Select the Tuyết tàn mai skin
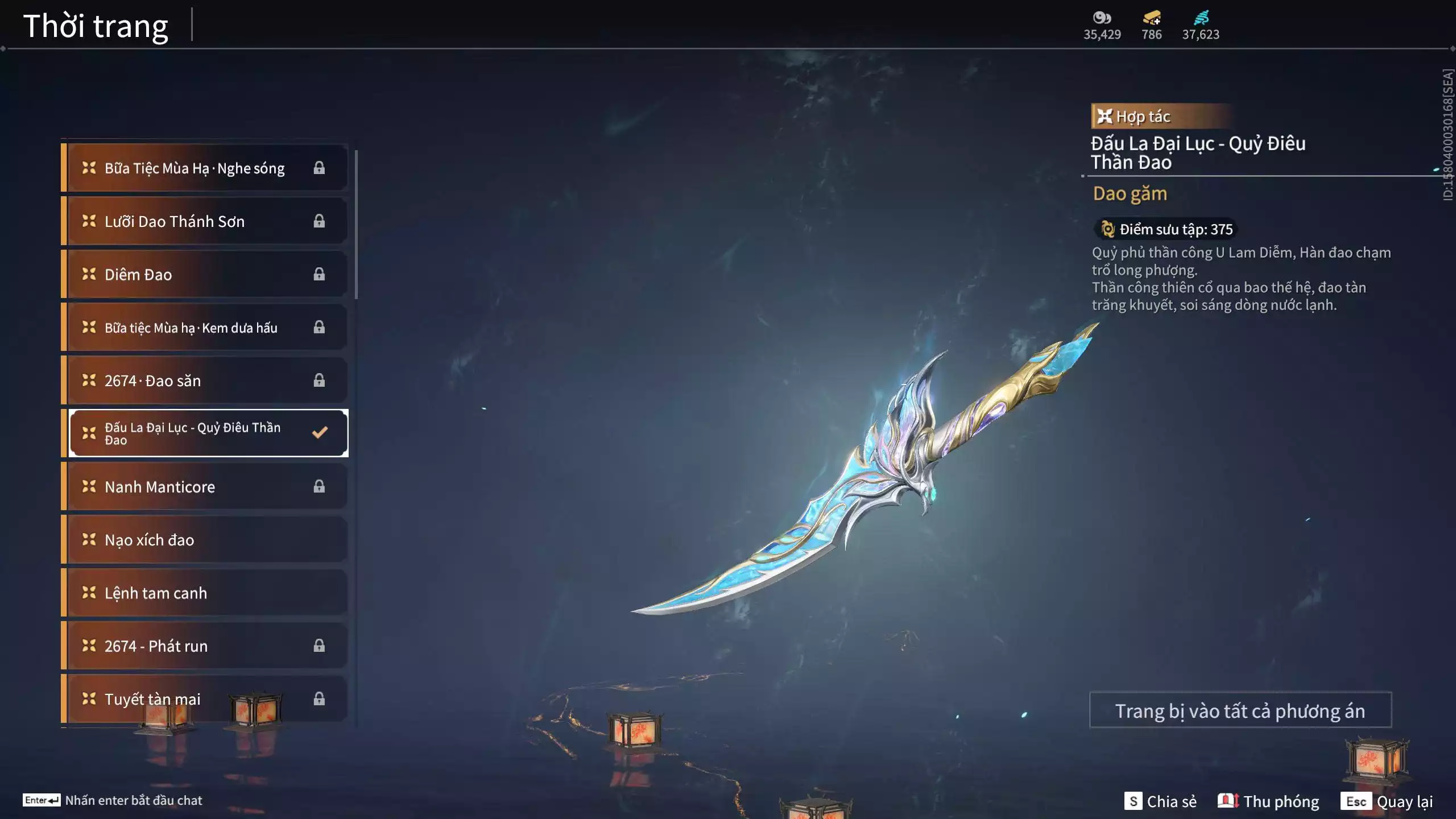The width and height of the screenshot is (1456, 819). pyautogui.click(x=205, y=699)
